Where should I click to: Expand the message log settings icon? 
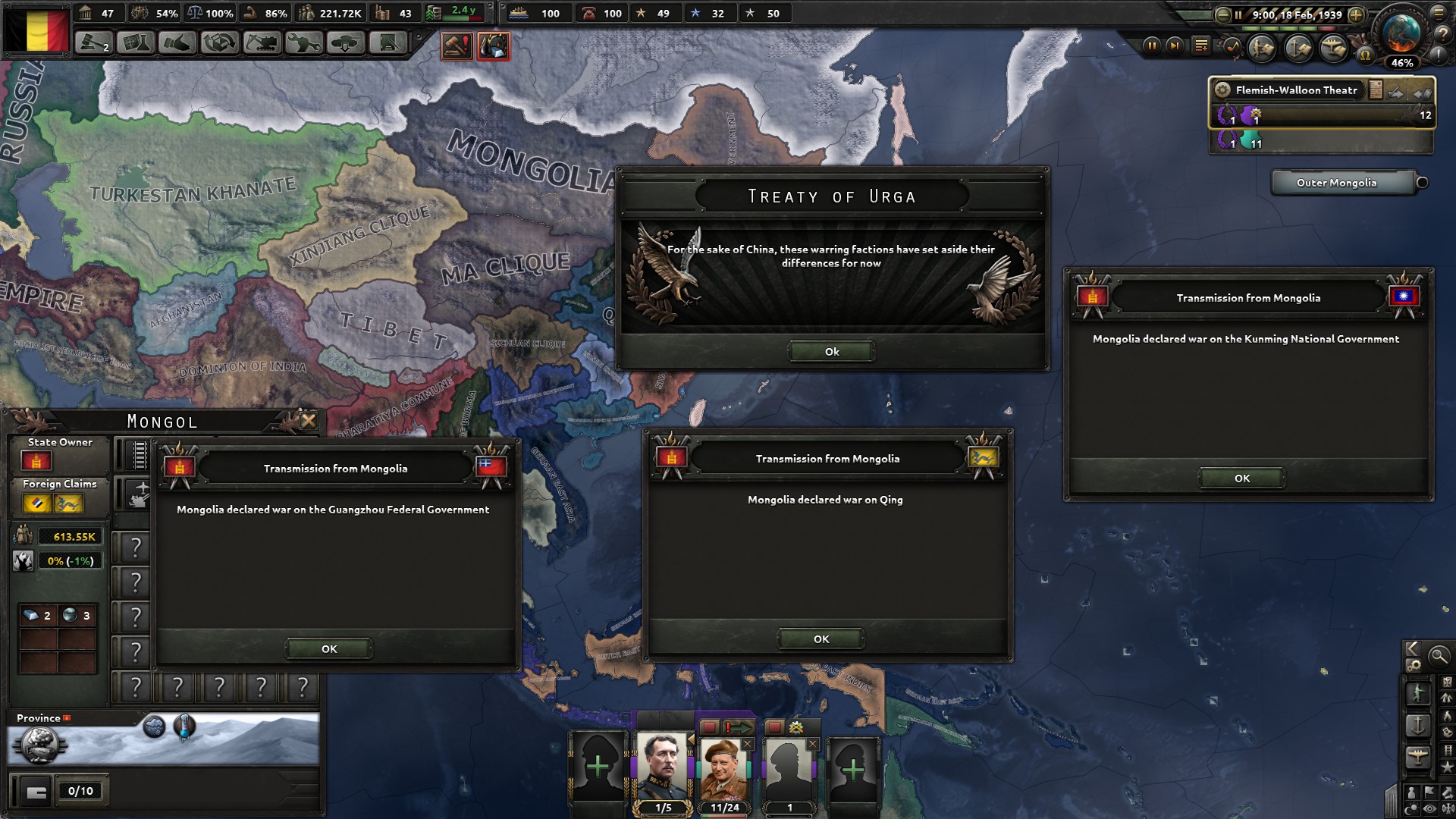(x=1200, y=46)
